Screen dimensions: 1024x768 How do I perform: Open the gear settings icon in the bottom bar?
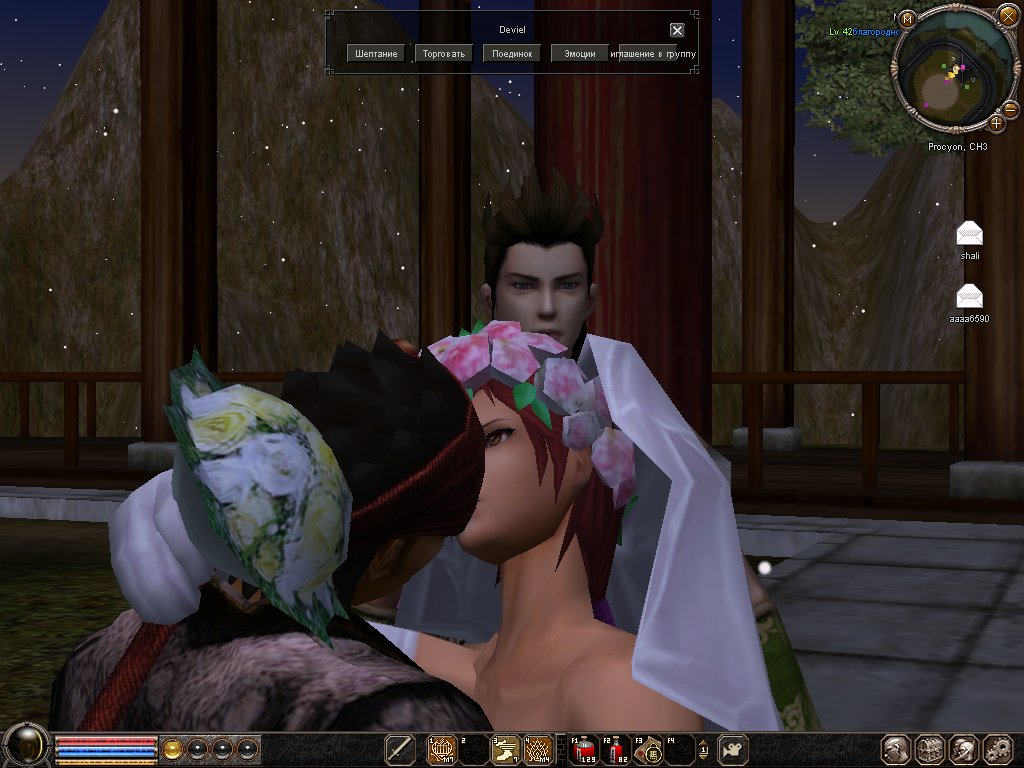point(997,748)
